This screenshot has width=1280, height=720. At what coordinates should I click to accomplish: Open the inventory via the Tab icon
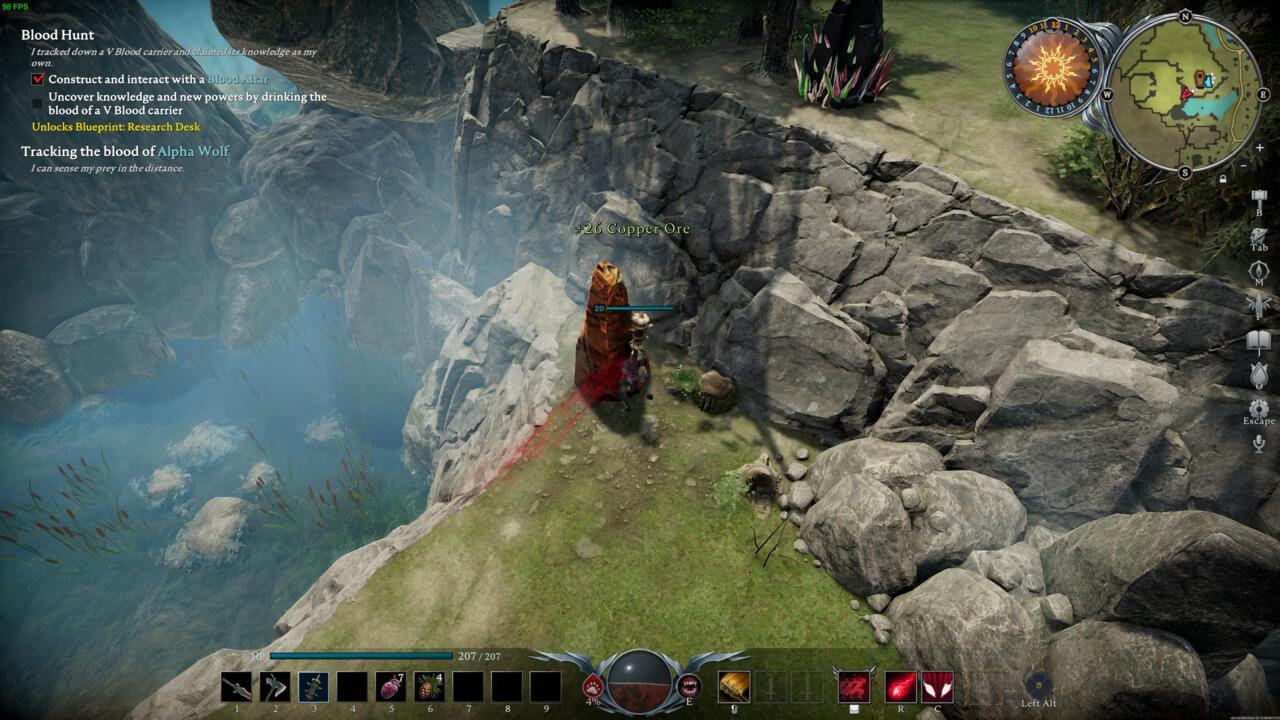(1259, 236)
